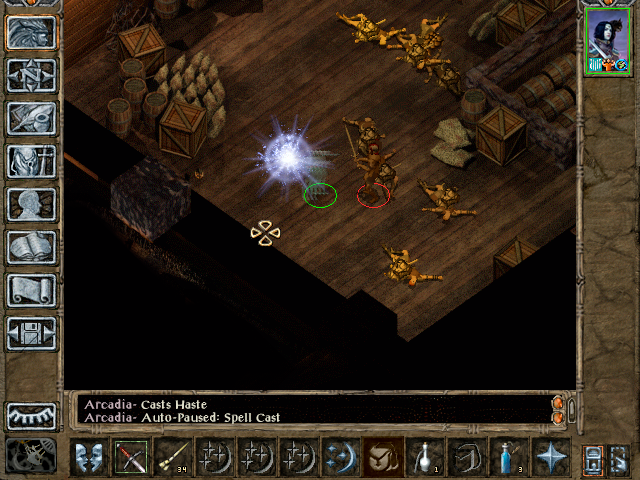640x480 pixels.
Task: Open special abilities star button
Action: (551, 457)
